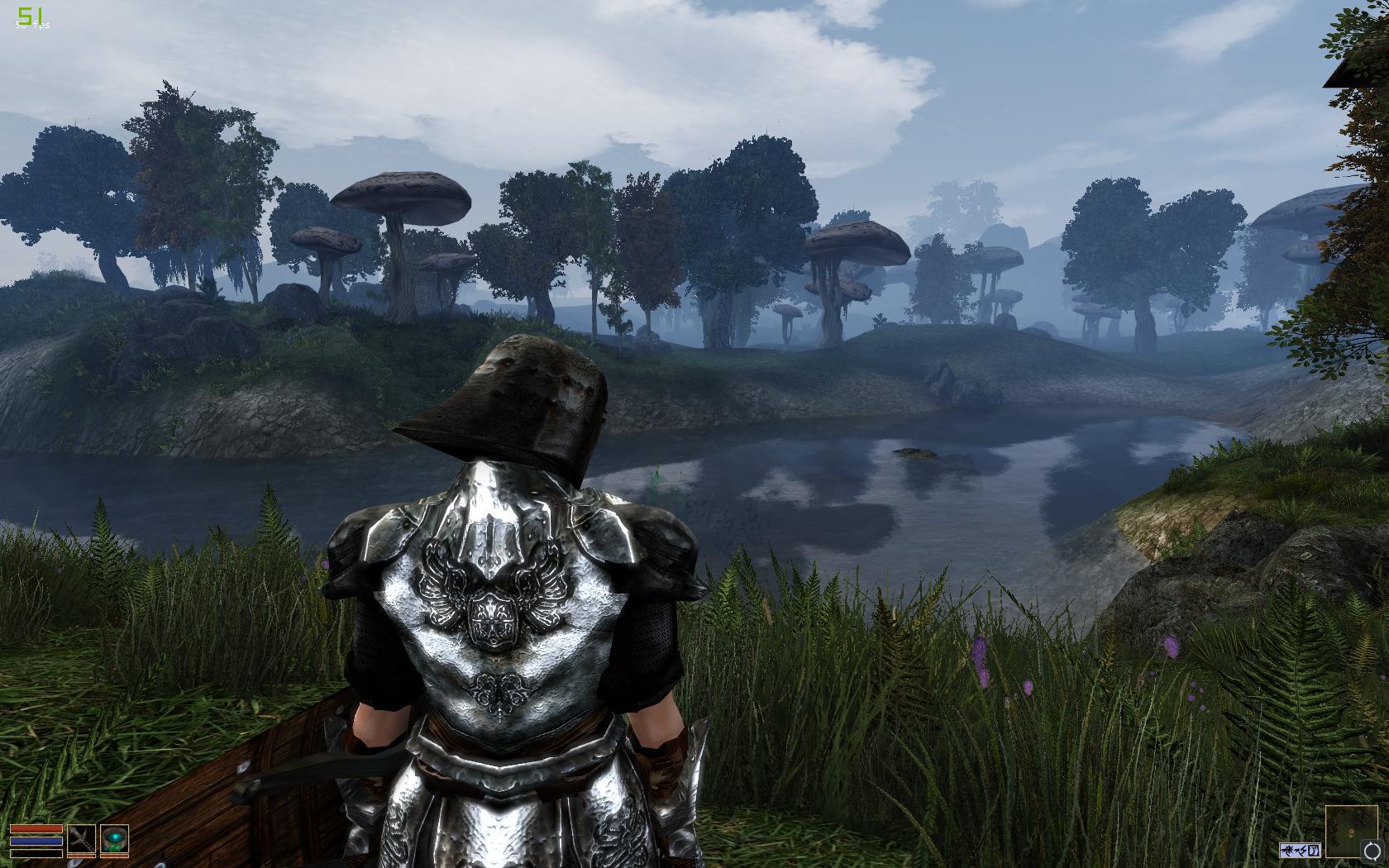Click the active magic effects icon strip
The width and height of the screenshot is (1389, 868).
click(x=1300, y=850)
